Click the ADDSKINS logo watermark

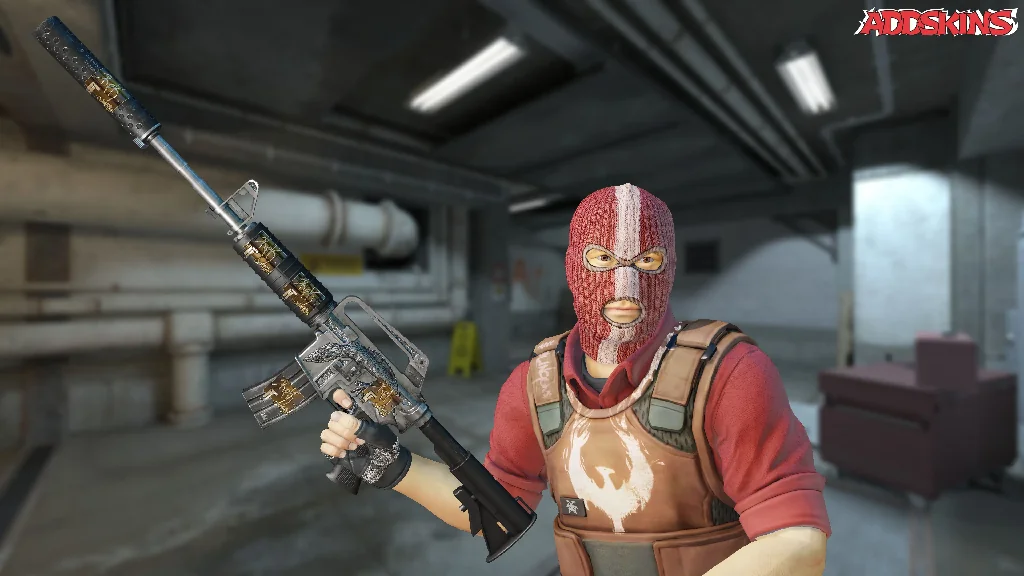tap(936, 22)
